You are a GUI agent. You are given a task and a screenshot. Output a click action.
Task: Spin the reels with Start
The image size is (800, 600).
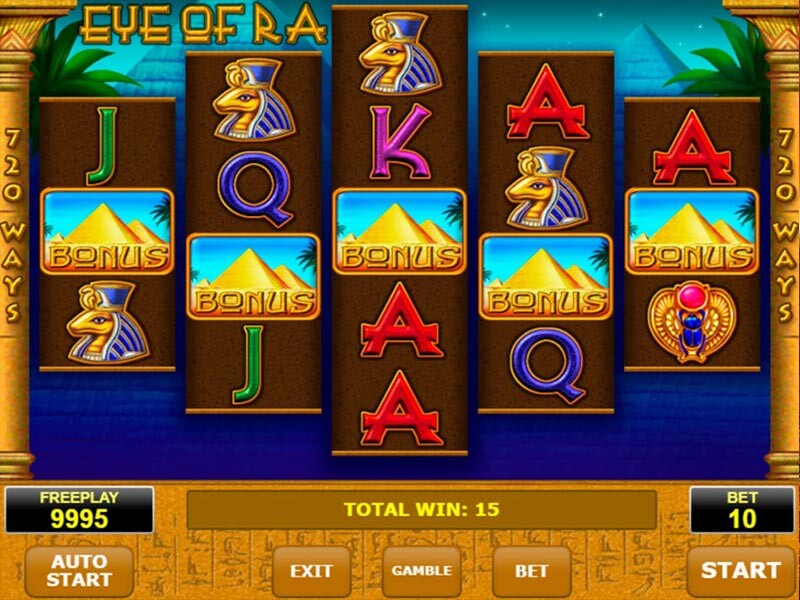pos(740,571)
